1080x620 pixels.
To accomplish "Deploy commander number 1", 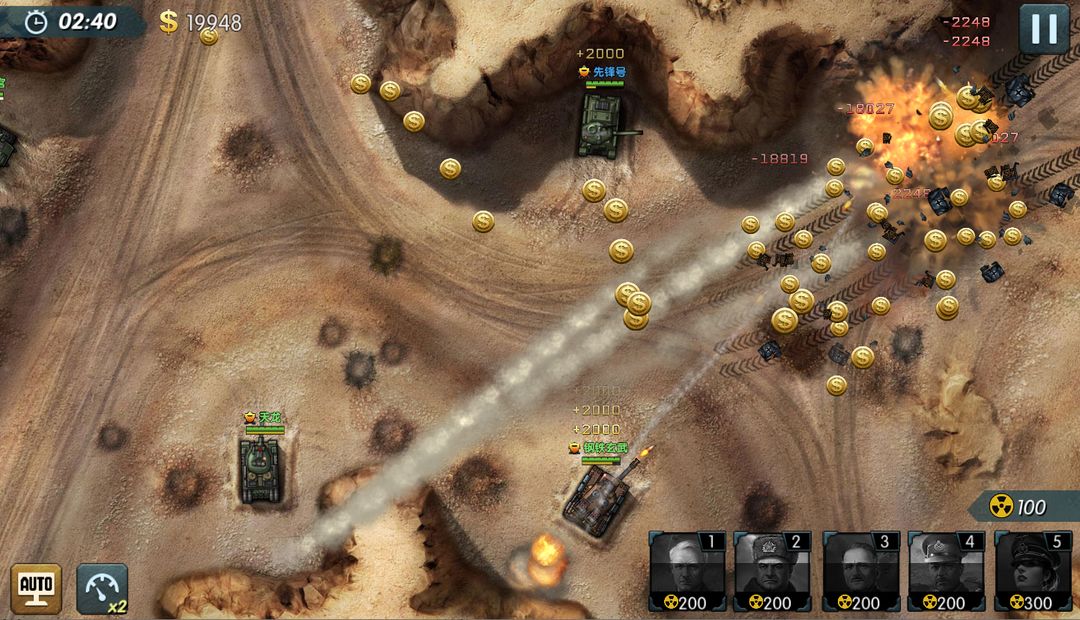I will point(687,571).
